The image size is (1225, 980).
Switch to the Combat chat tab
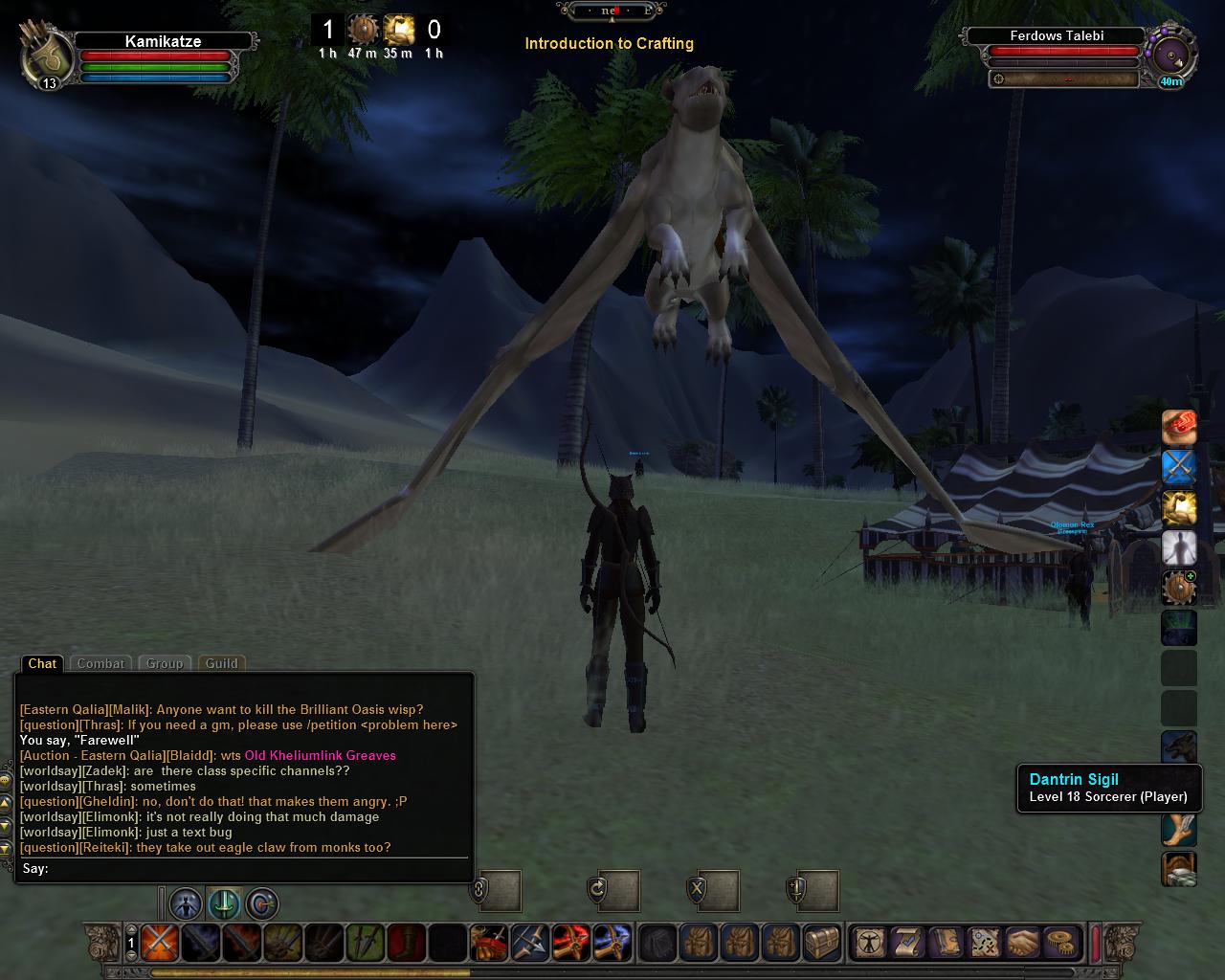(x=100, y=663)
